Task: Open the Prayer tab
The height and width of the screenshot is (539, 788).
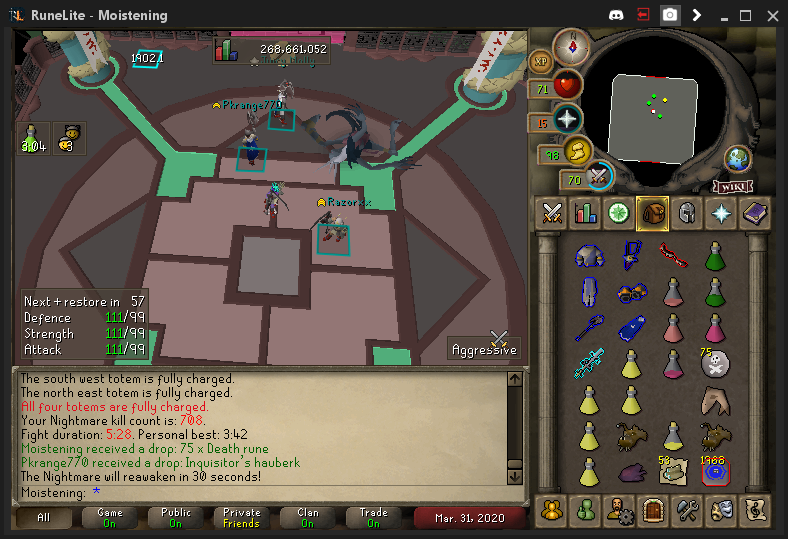Action: click(x=720, y=213)
